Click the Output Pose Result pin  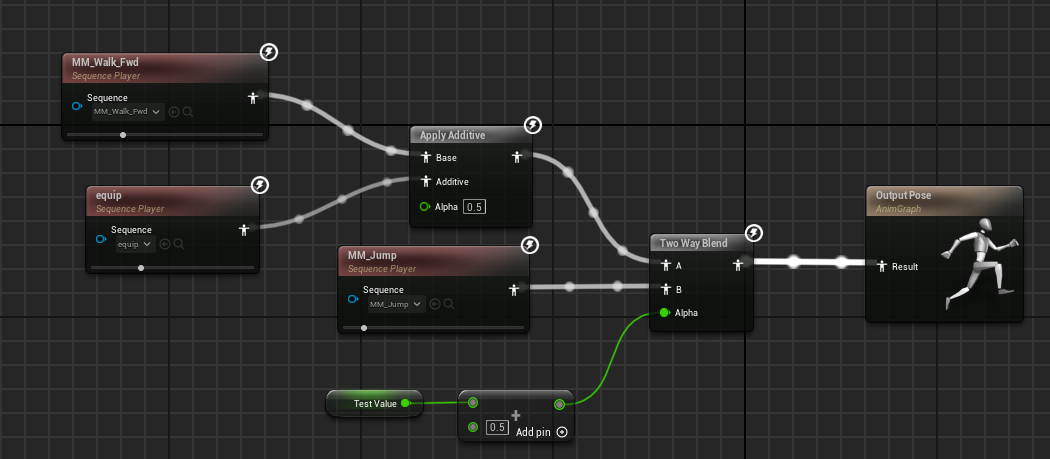click(x=881, y=267)
